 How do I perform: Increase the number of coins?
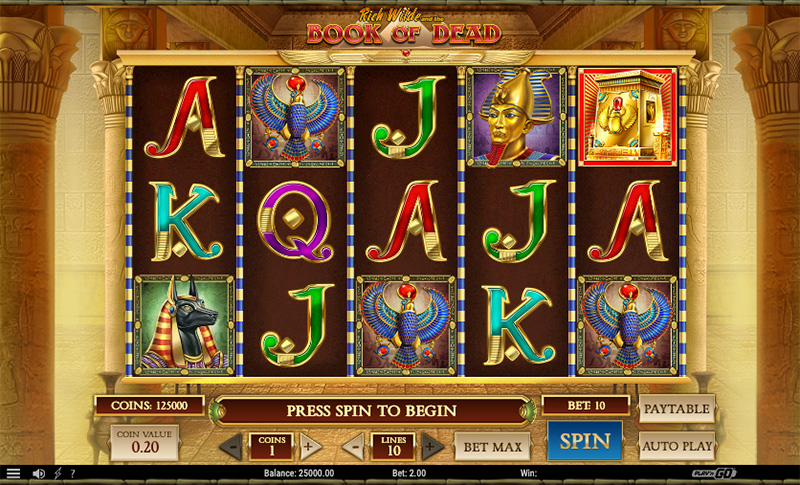tap(310, 445)
